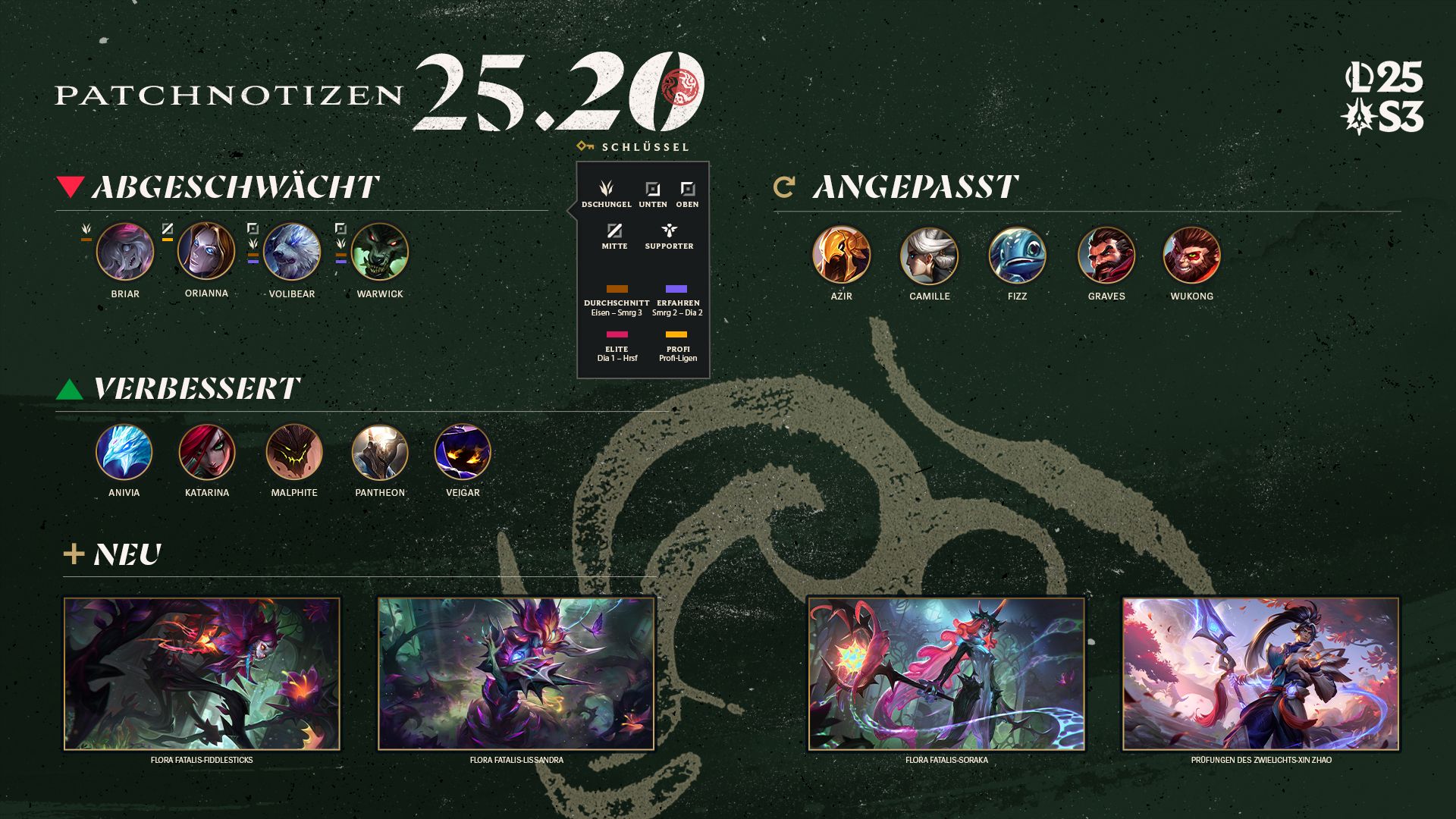
Task: Open the Warwick champion icon
Action: [380, 252]
